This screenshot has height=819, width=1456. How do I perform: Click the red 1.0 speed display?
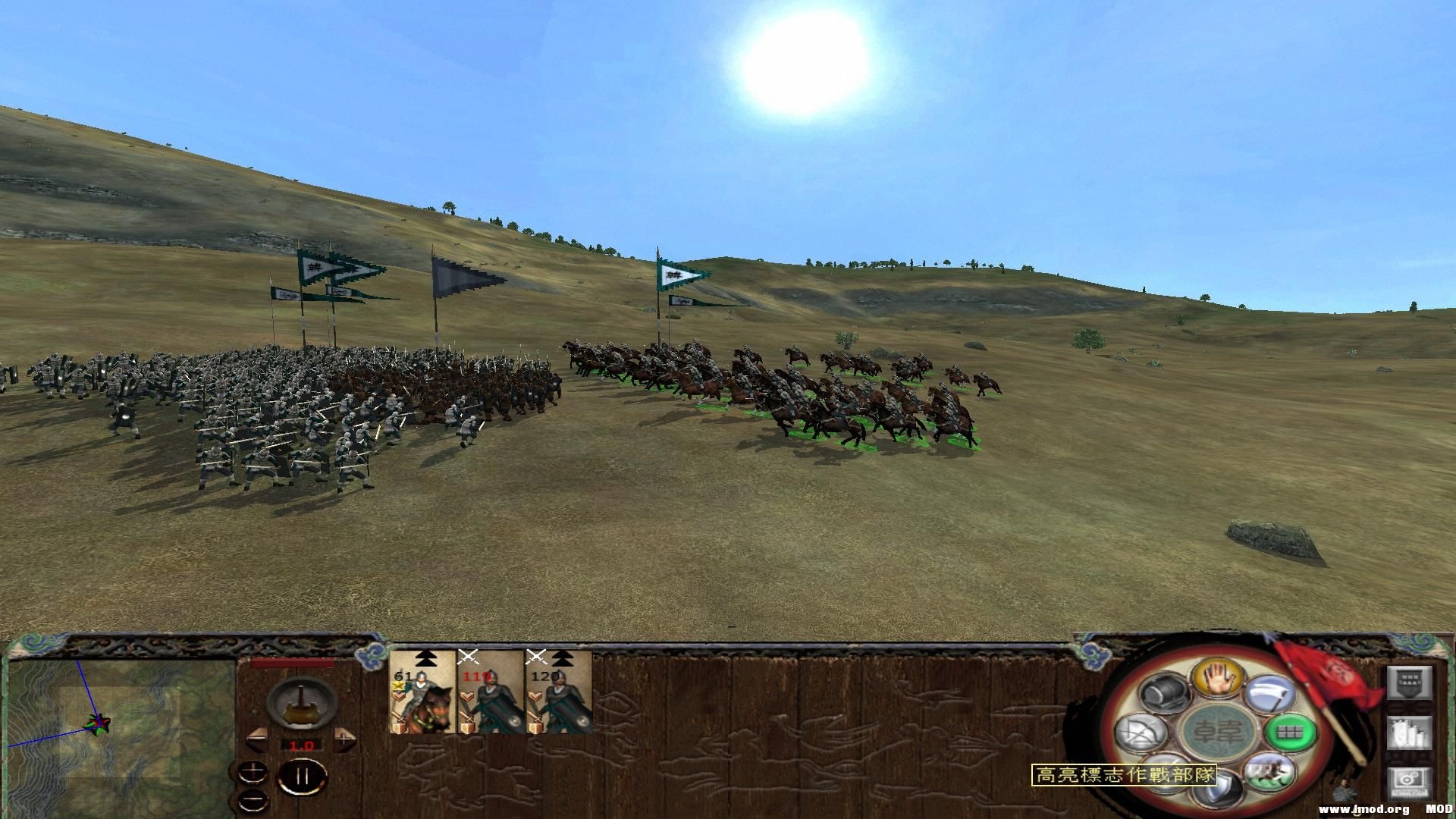[x=302, y=746]
